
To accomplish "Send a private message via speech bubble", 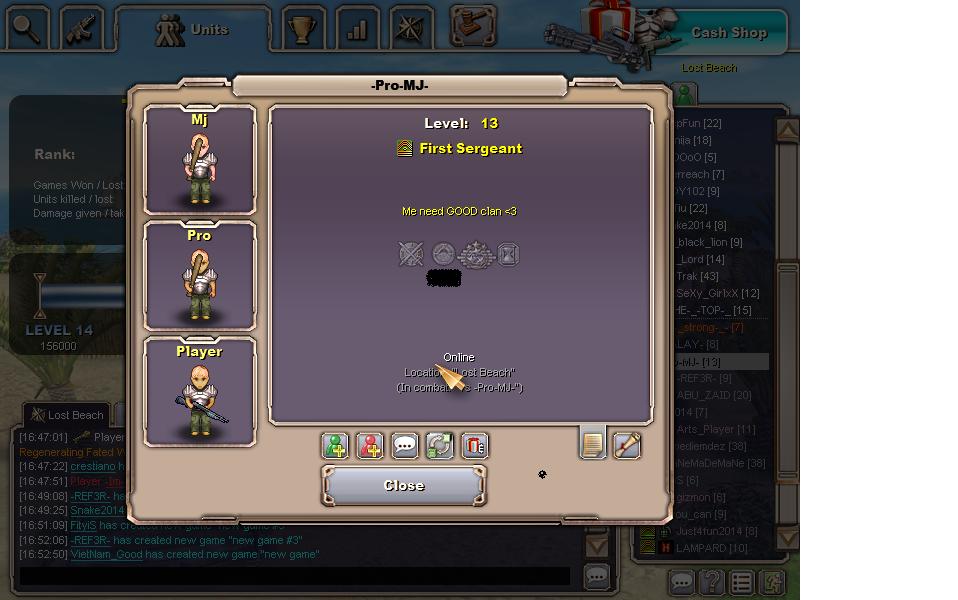I will (x=405, y=445).
